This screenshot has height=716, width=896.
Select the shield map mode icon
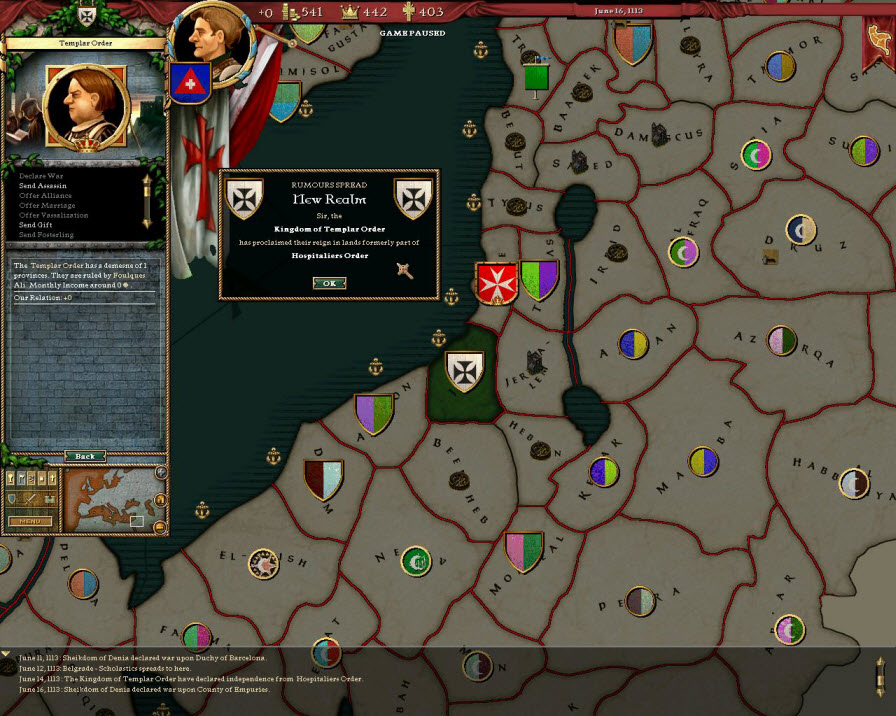click(13, 499)
